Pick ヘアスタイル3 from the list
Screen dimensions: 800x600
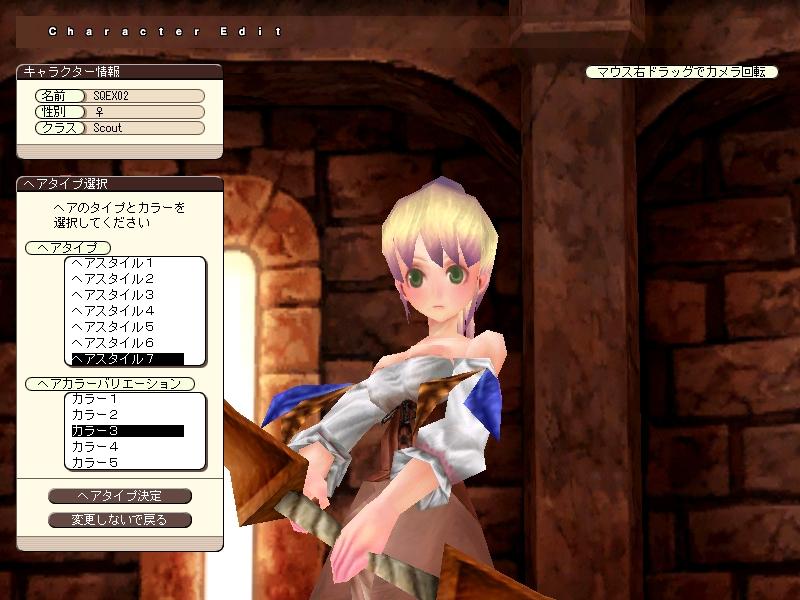112,294
